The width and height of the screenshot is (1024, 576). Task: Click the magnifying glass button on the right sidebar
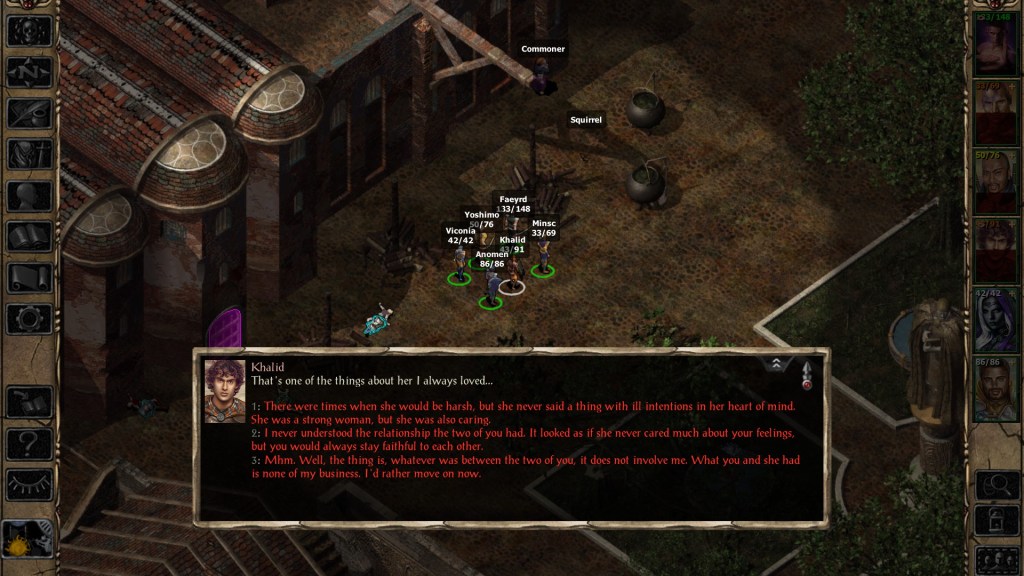(x=996, y=485)
